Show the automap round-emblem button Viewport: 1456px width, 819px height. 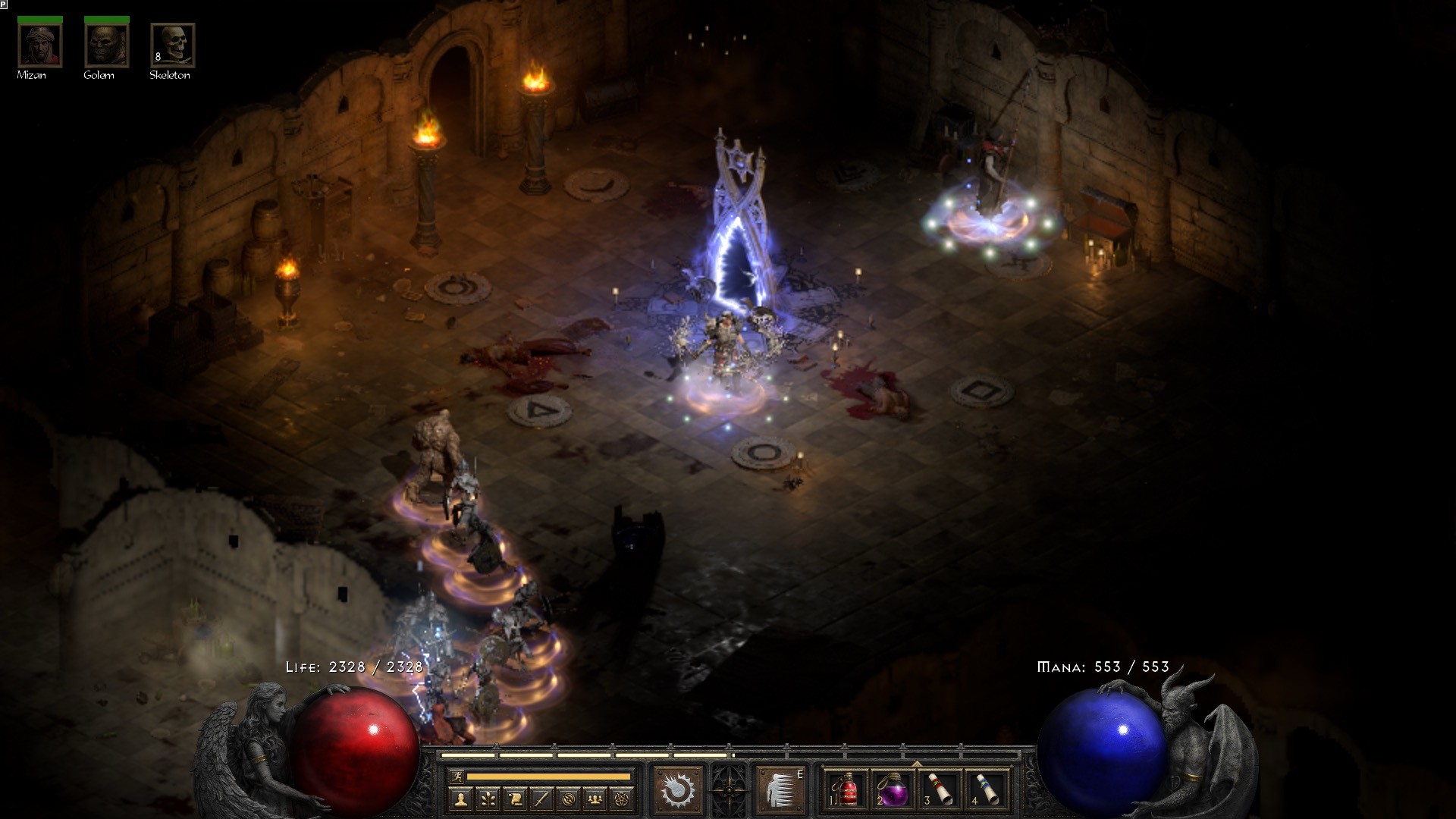[x=569, y=799]
